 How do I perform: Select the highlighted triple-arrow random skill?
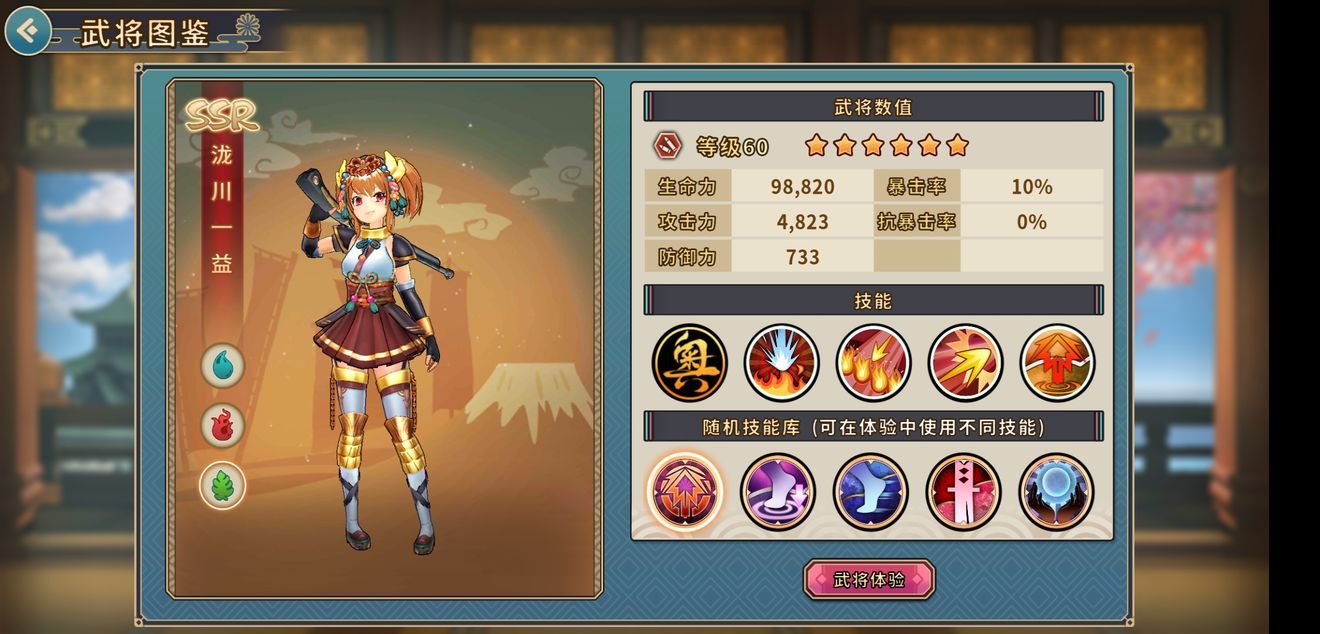685,492
